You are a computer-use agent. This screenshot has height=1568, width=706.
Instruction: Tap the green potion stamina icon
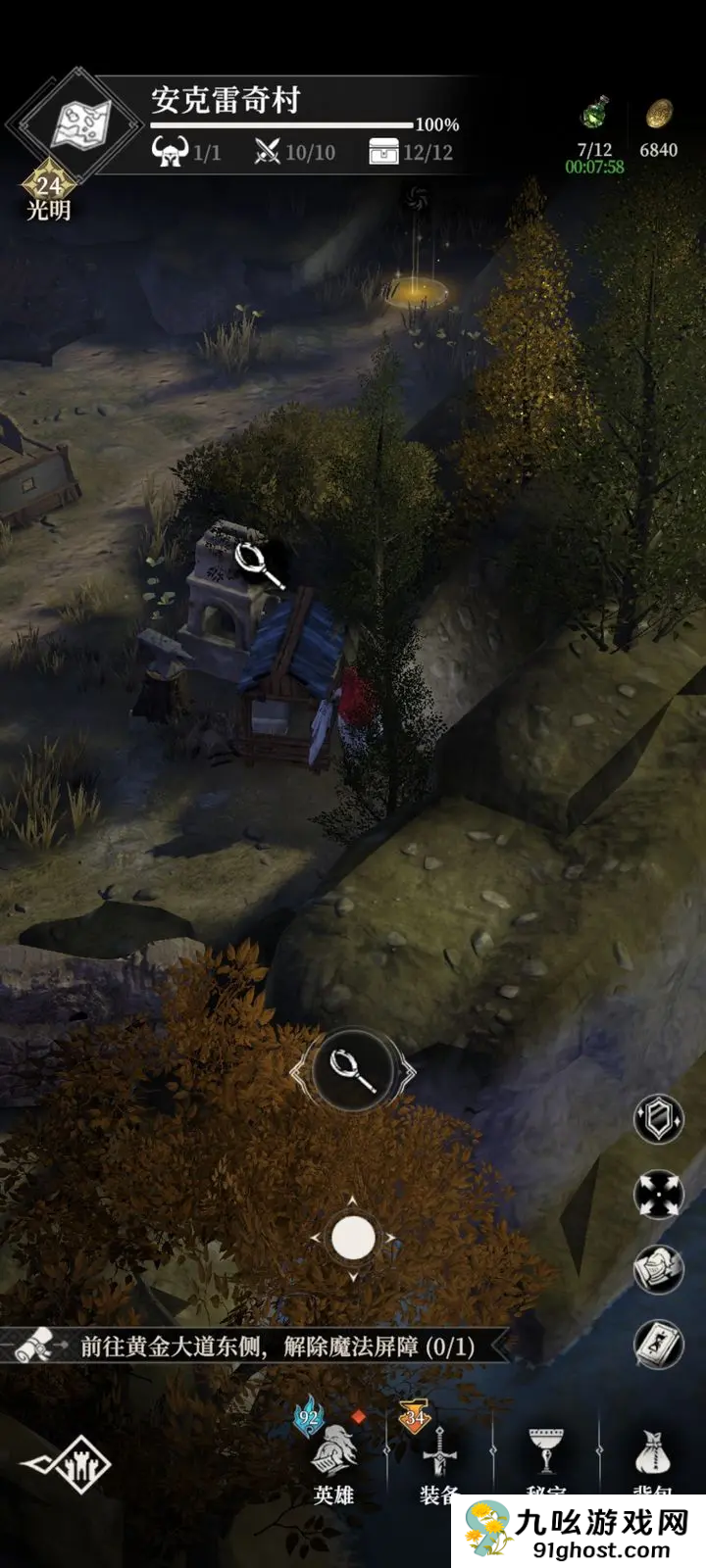click(x=594, y=115)
